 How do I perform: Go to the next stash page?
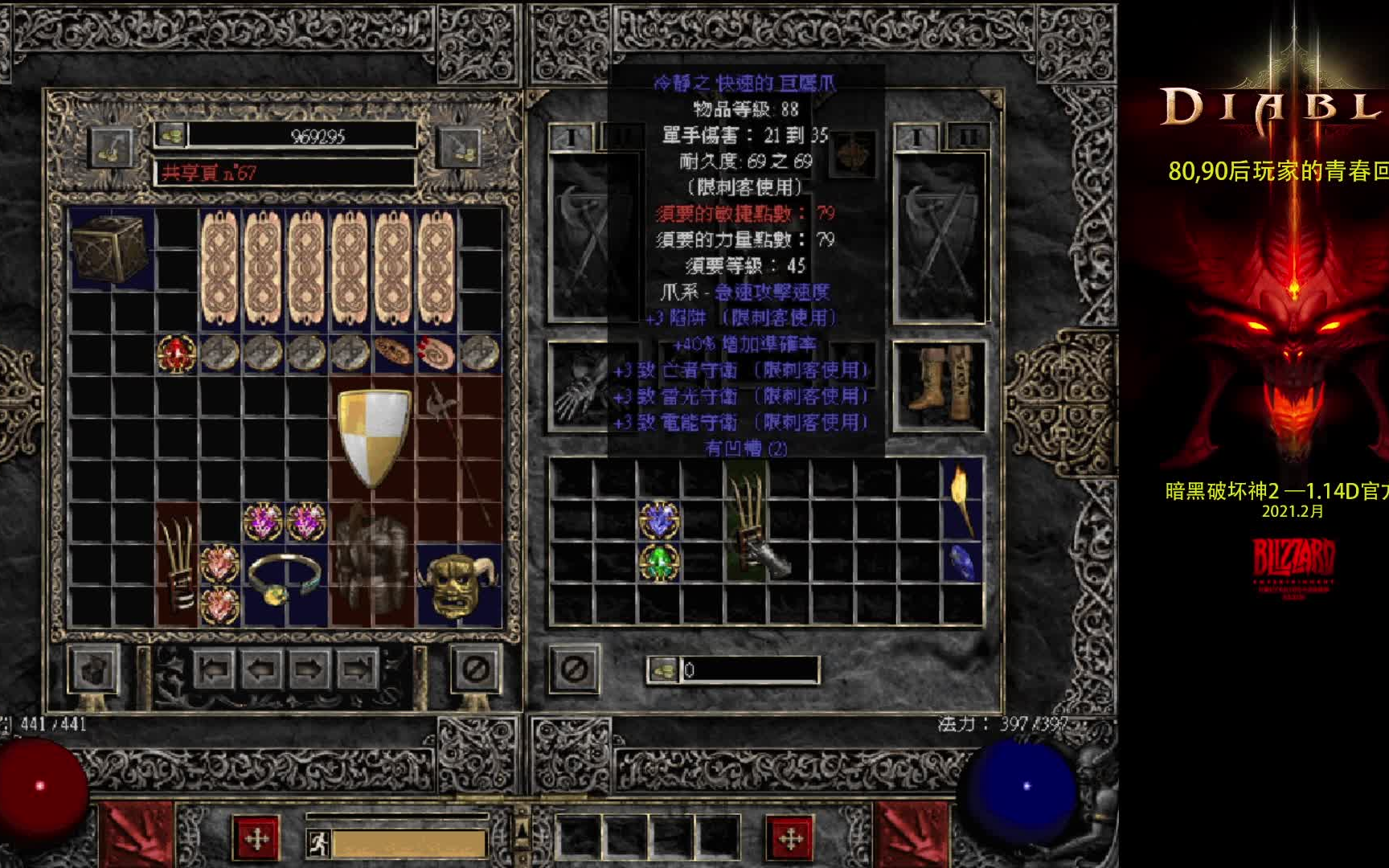click(309, 669)
